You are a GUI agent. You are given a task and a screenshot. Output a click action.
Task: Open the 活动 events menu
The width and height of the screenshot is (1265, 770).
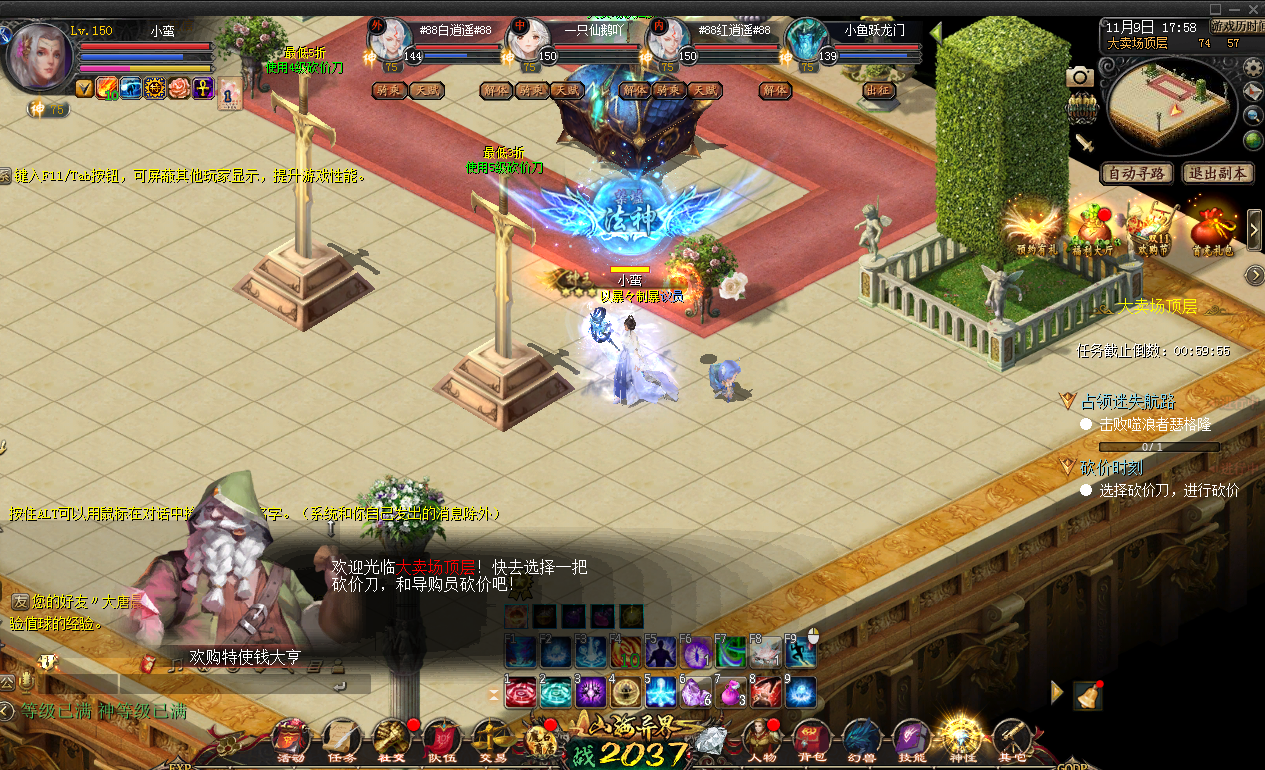point(290,740)
